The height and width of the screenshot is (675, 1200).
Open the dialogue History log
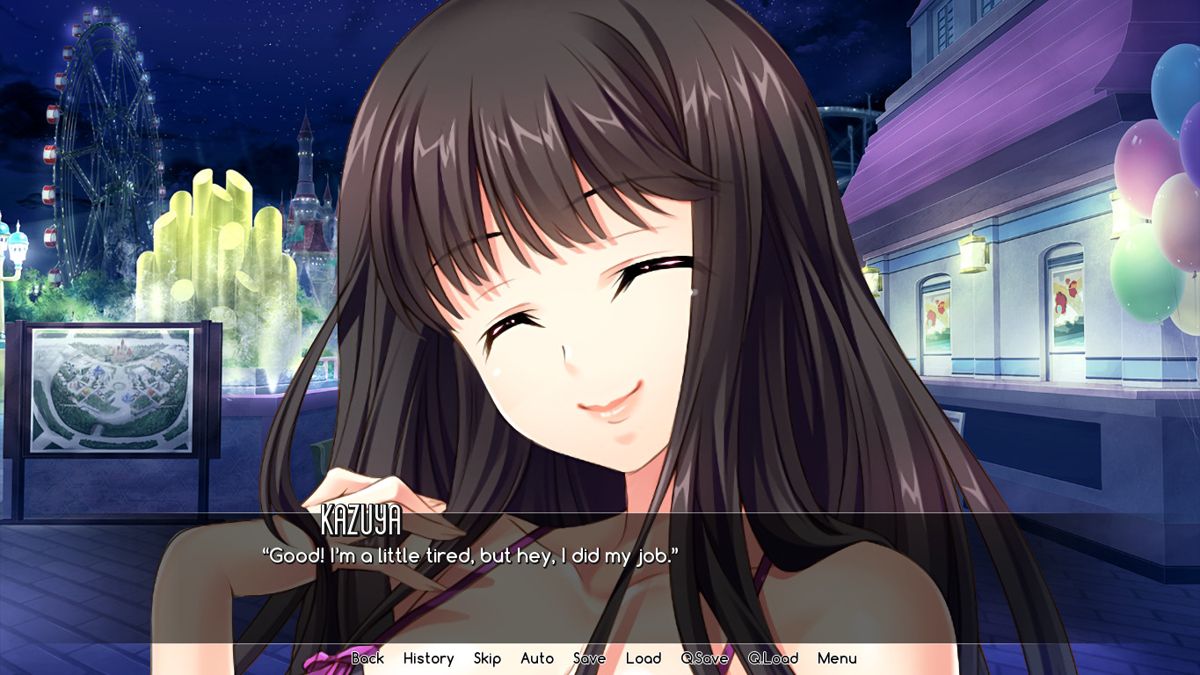pos(428,658)
